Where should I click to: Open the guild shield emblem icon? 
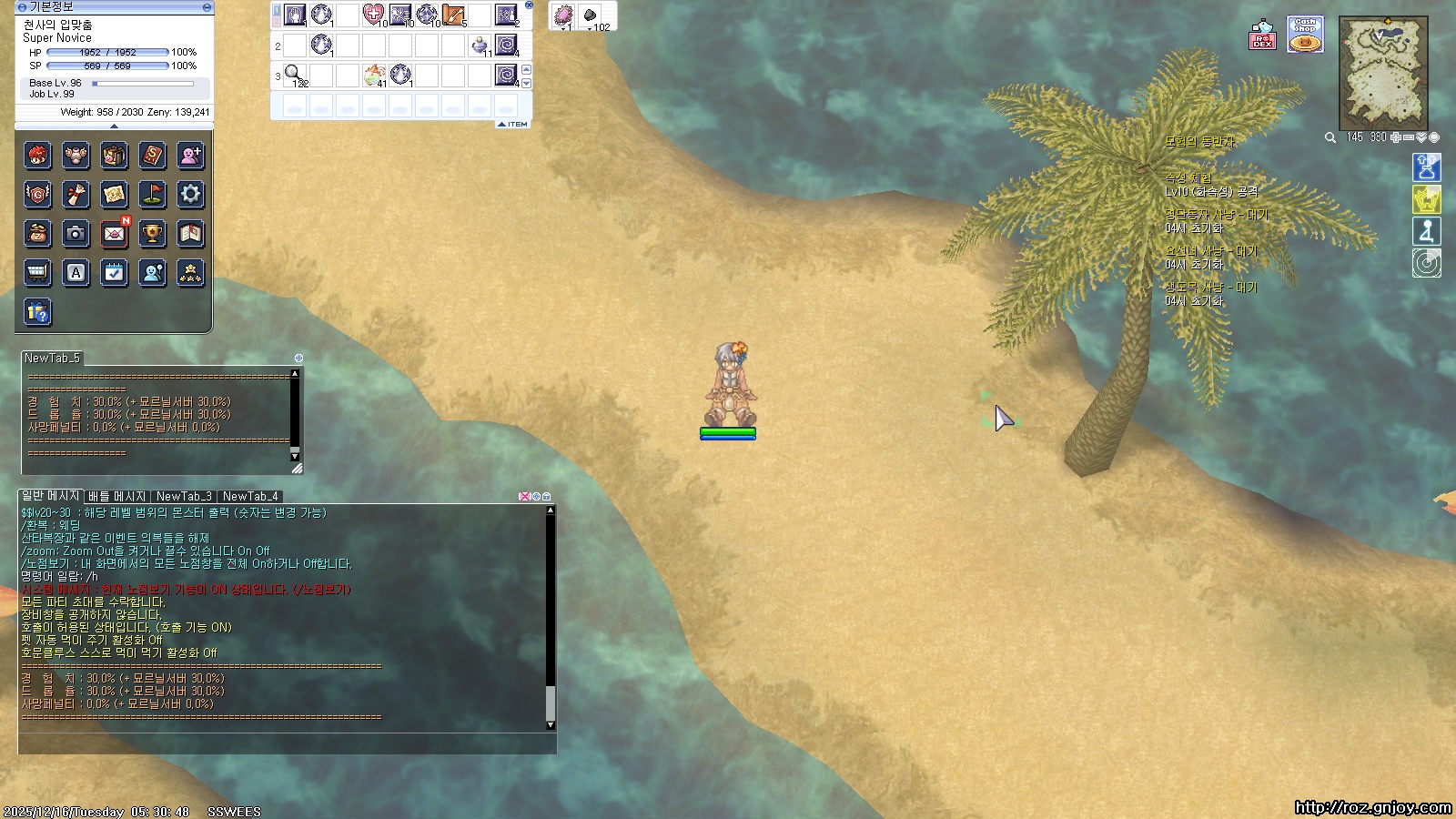tap(37, 194)
